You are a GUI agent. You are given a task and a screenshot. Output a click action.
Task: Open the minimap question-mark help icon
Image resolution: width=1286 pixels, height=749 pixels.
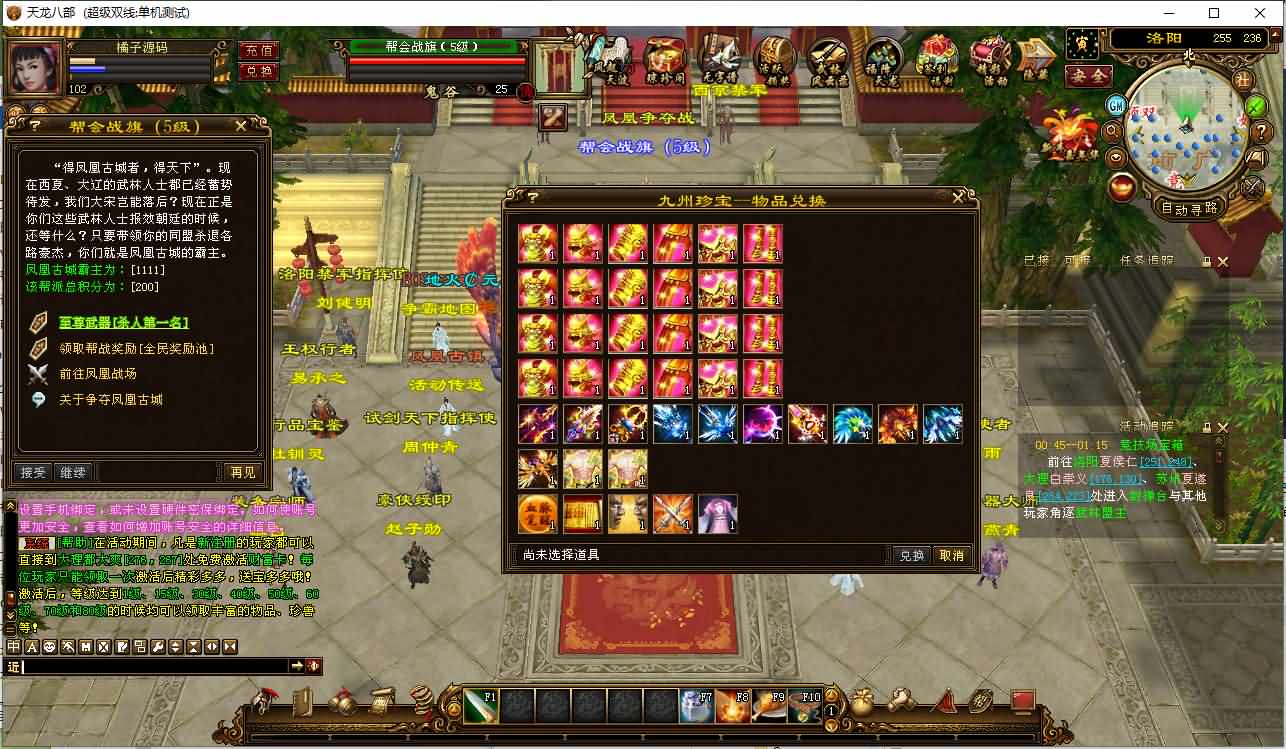[1261, 132]
